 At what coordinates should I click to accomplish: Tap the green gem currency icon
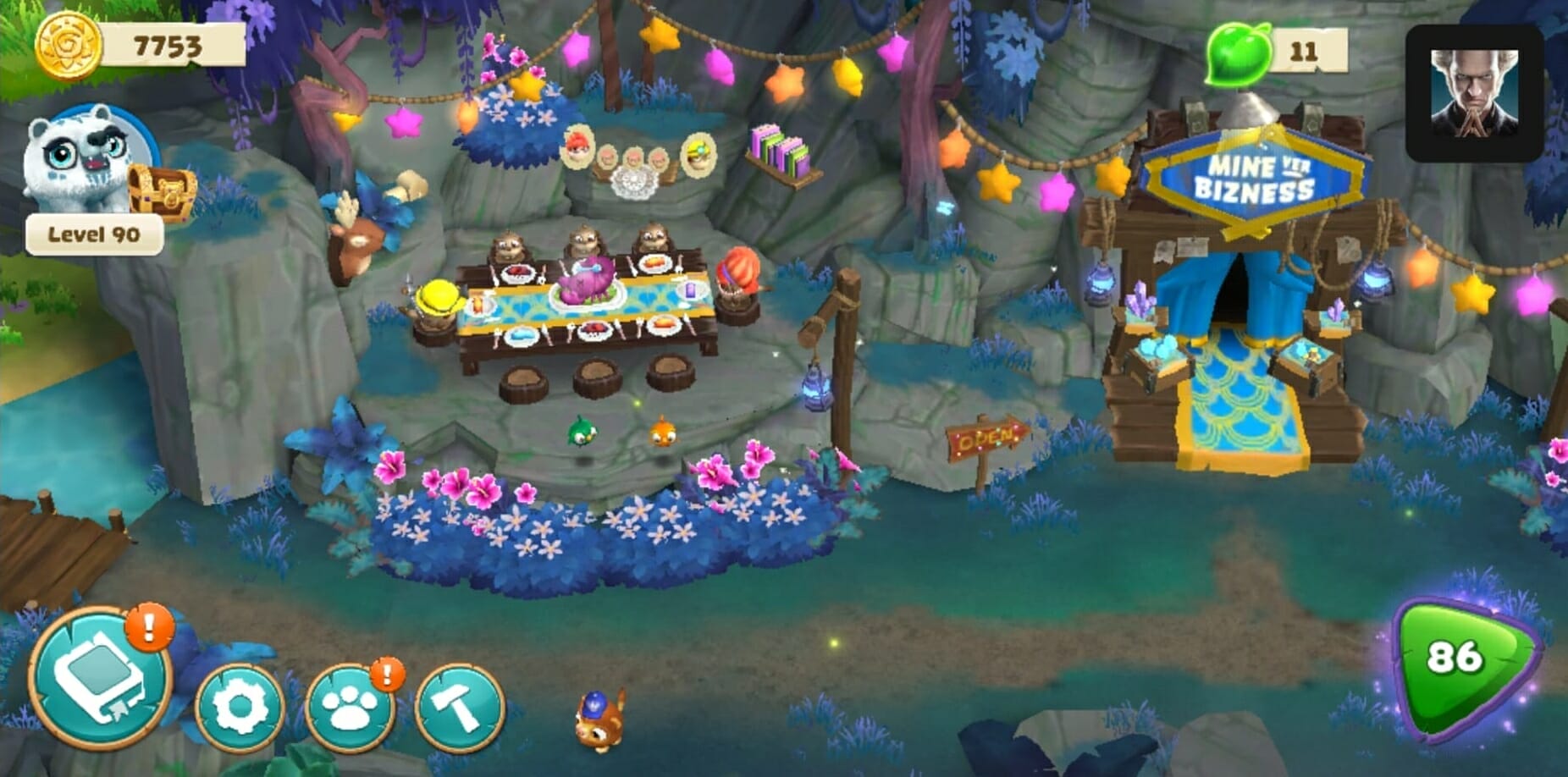pyautogui.click(x=1239, y=53)
